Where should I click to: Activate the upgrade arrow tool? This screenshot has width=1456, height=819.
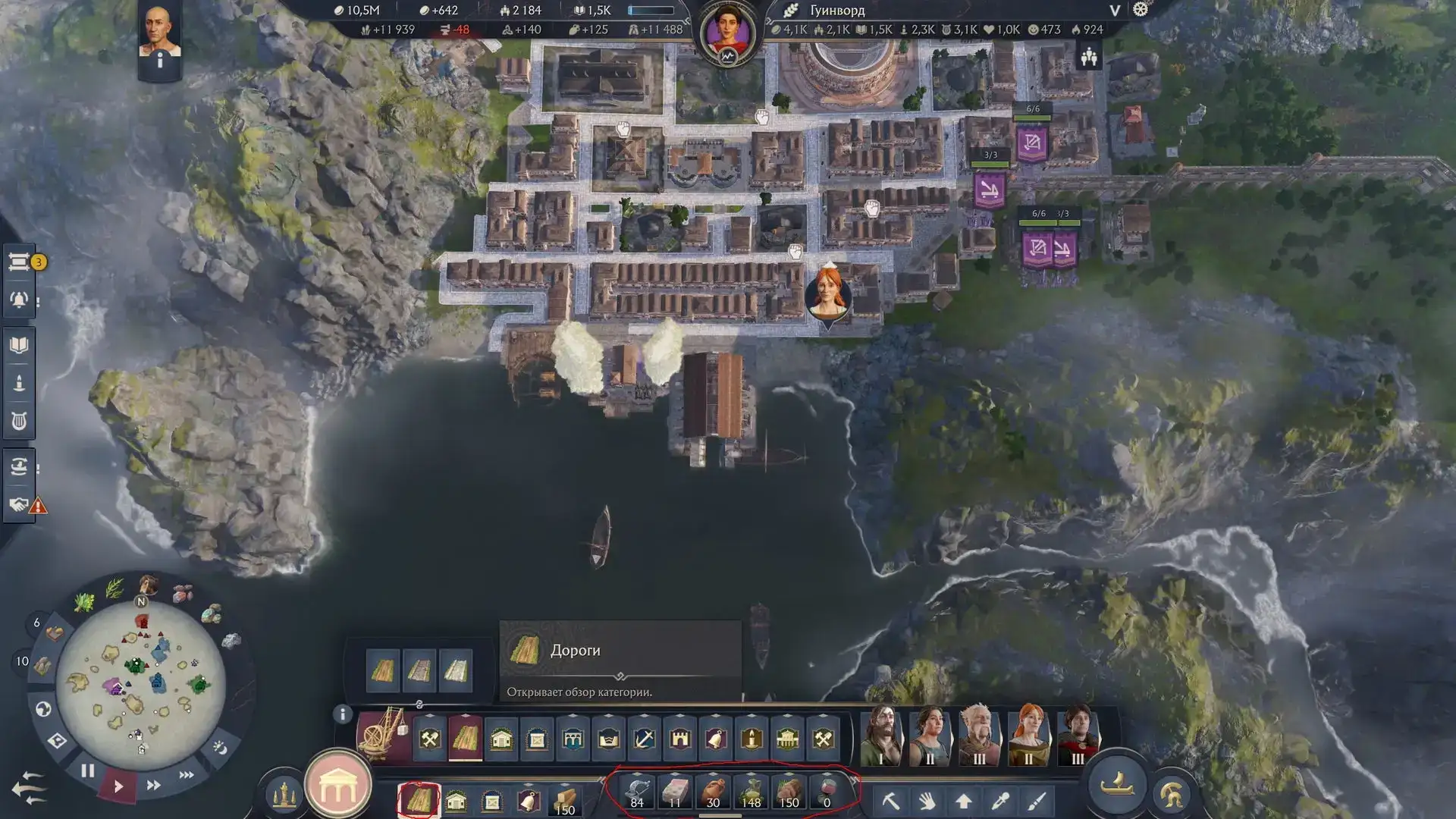coord(964,801)
